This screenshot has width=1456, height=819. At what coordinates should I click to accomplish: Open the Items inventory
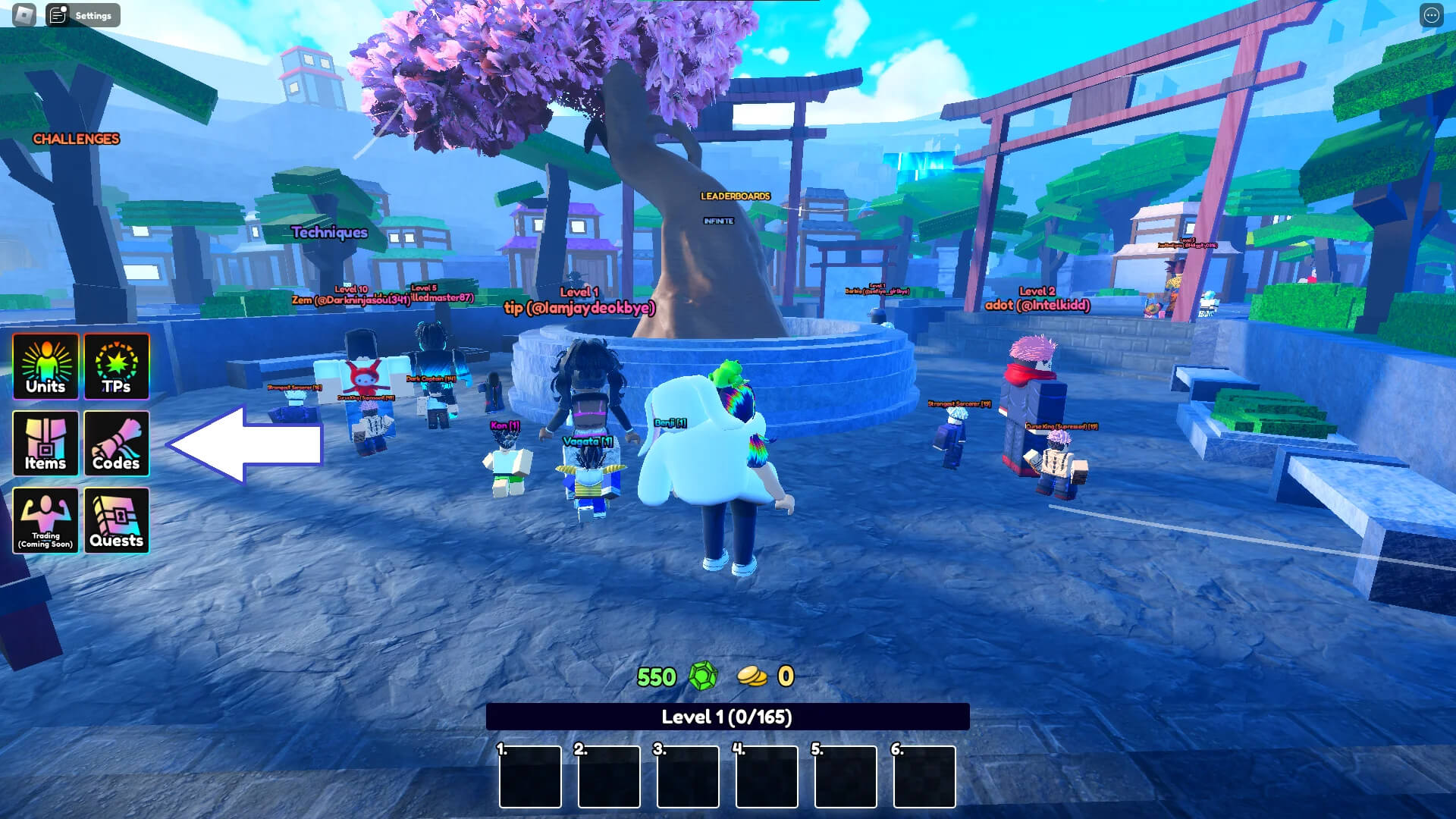click(45, 444)
